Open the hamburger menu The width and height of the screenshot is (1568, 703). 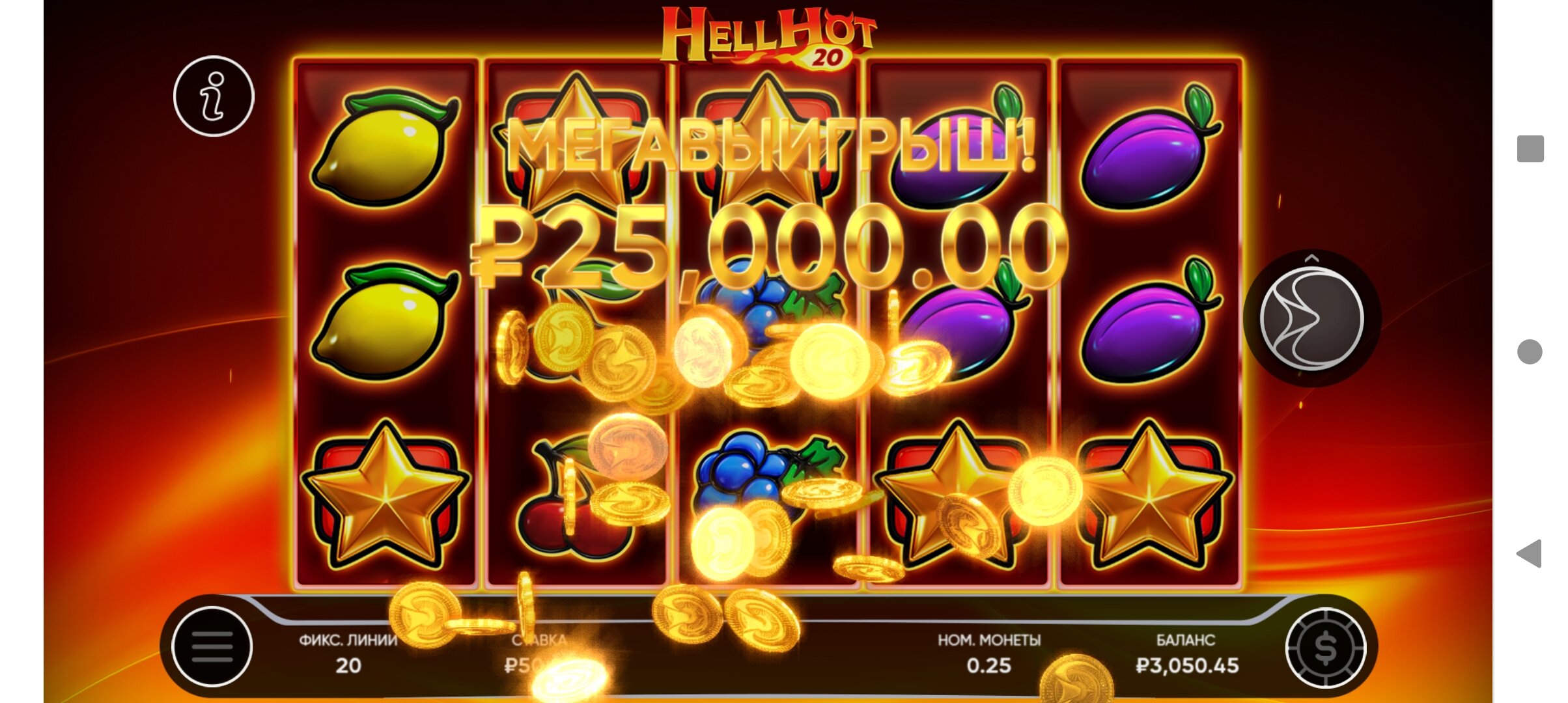coord(212,646)
